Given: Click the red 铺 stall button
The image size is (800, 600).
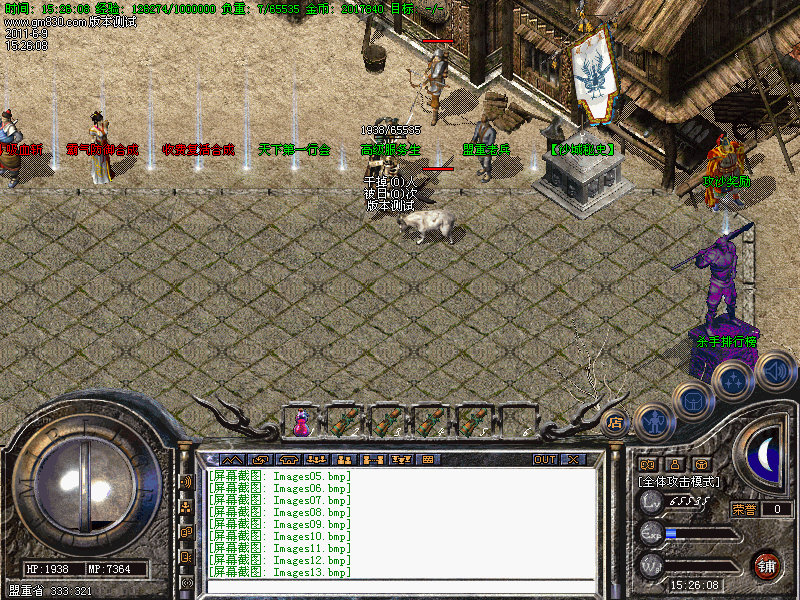Looking at the screenshot, I should click(x=766, y=564).
